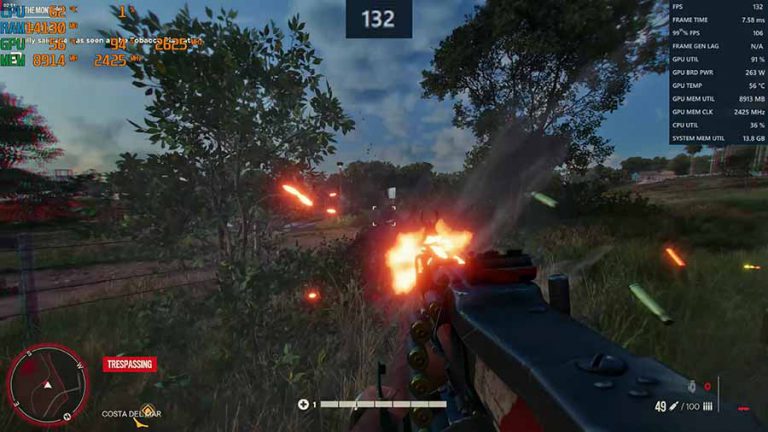768x432 pixels.
Task: Select the red Trespassing alert label
Action: 130,364
